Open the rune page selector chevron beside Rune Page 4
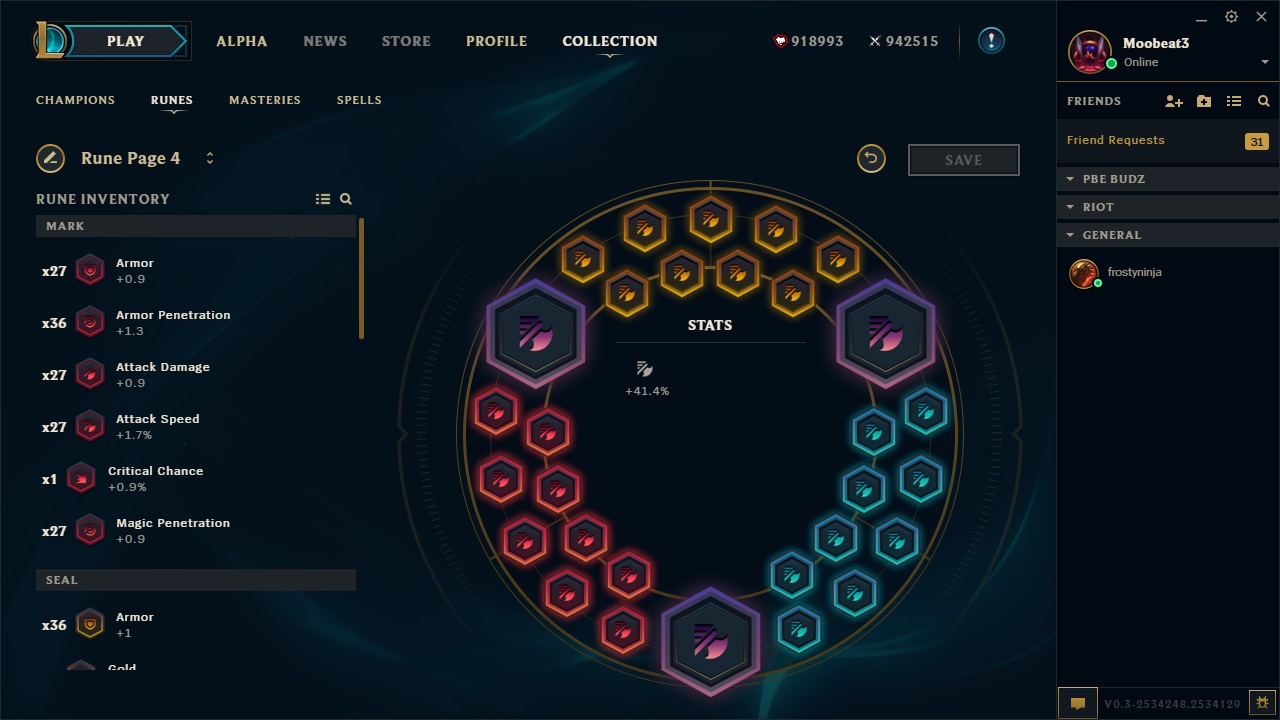1280x720 pixels. (x=210, y=158)
